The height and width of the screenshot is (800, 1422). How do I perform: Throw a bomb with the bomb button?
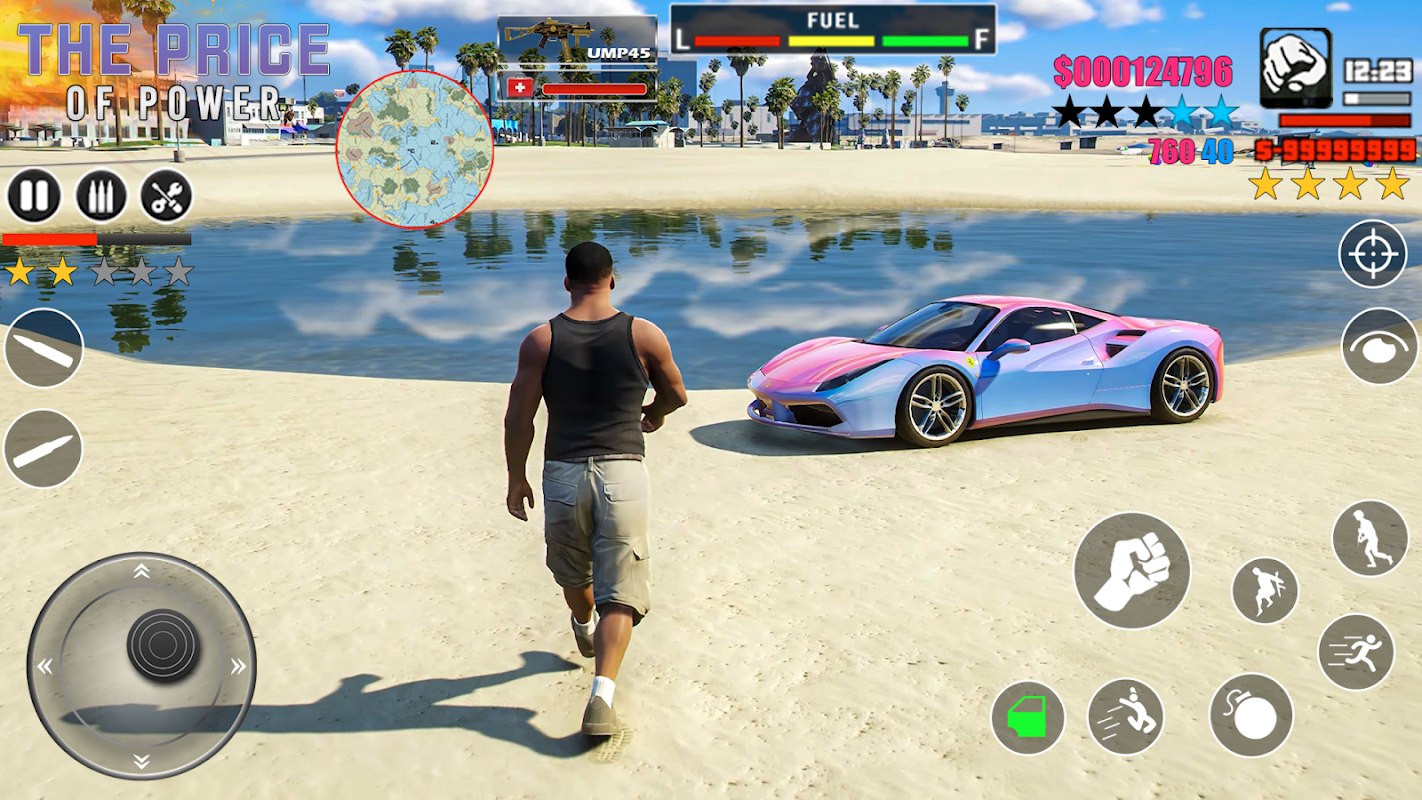[1251, 715]
